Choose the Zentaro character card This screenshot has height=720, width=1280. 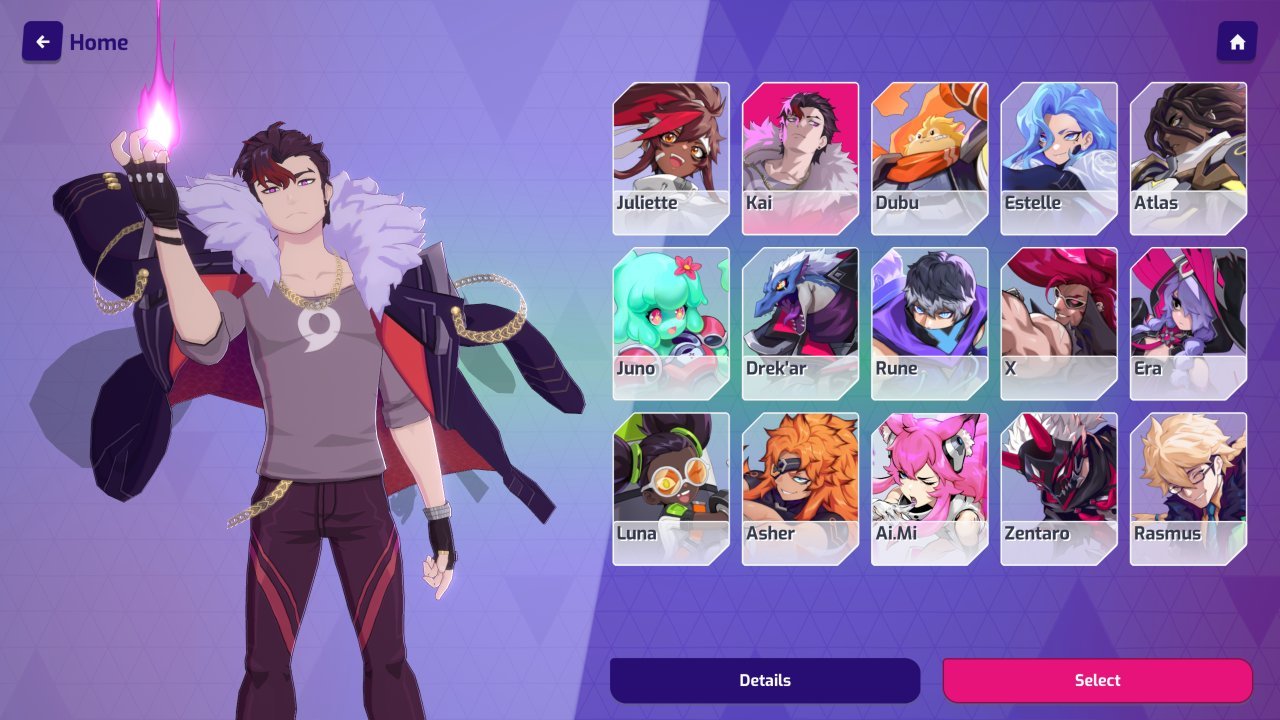click(1059, 488)
